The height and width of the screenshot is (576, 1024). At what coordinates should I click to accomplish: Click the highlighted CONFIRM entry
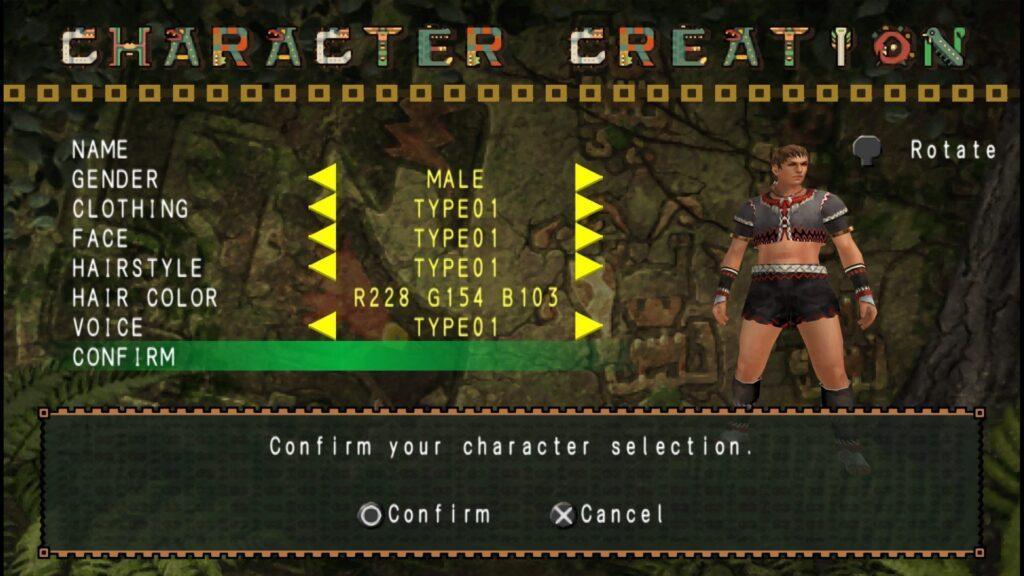click(124, 357)
